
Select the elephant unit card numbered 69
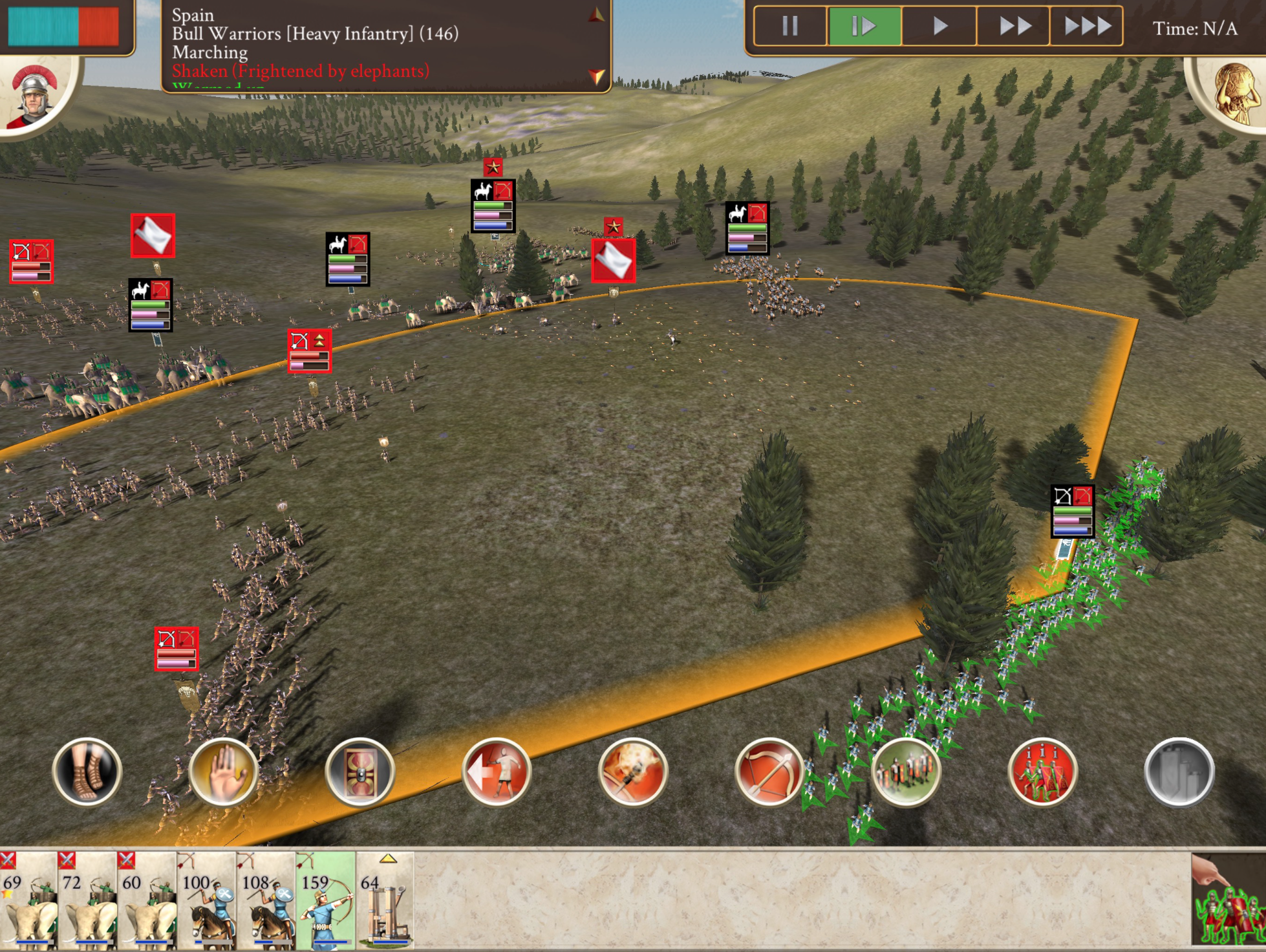point(28,901)
